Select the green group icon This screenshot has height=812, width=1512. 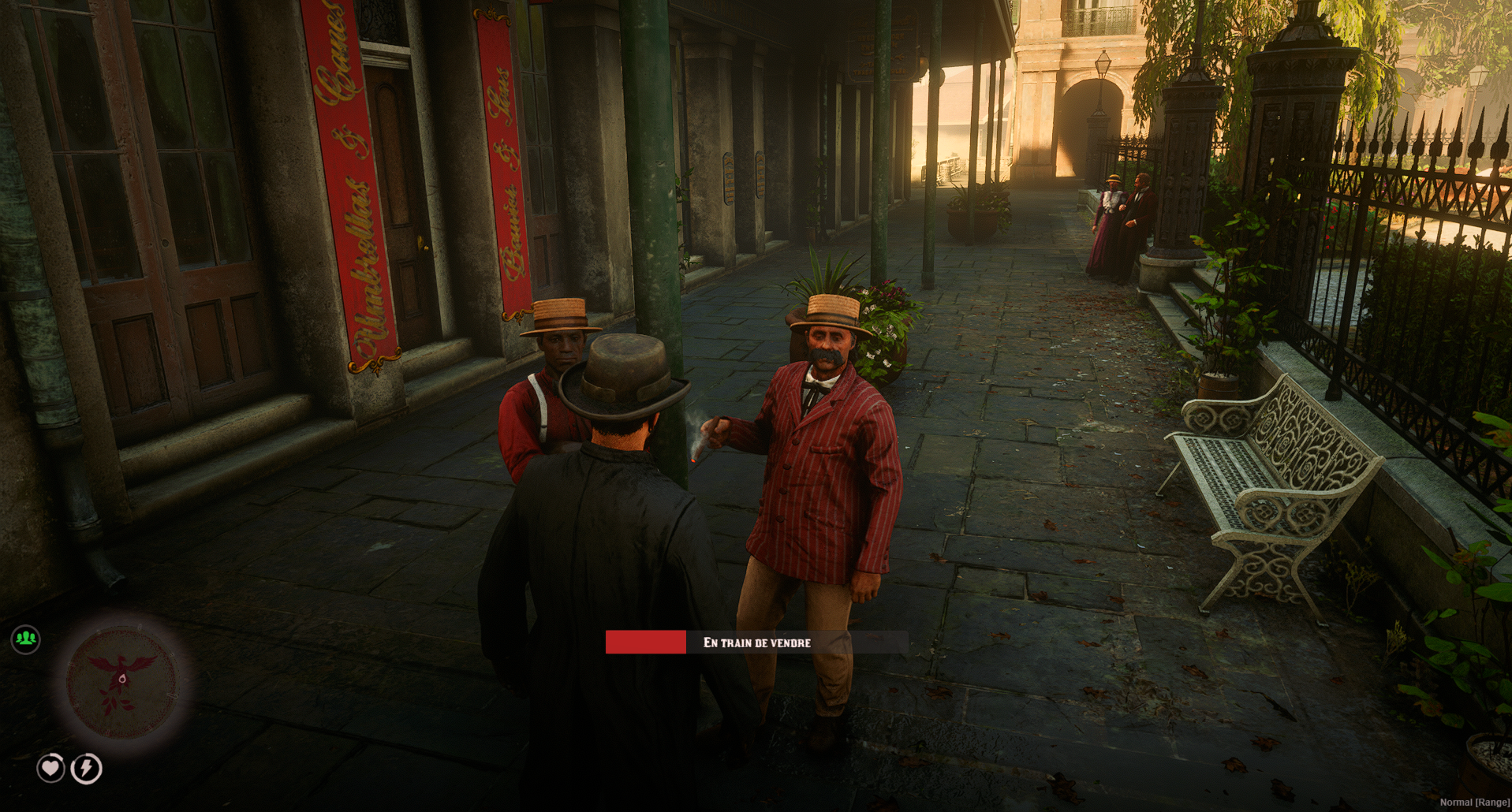click(26, 639)
